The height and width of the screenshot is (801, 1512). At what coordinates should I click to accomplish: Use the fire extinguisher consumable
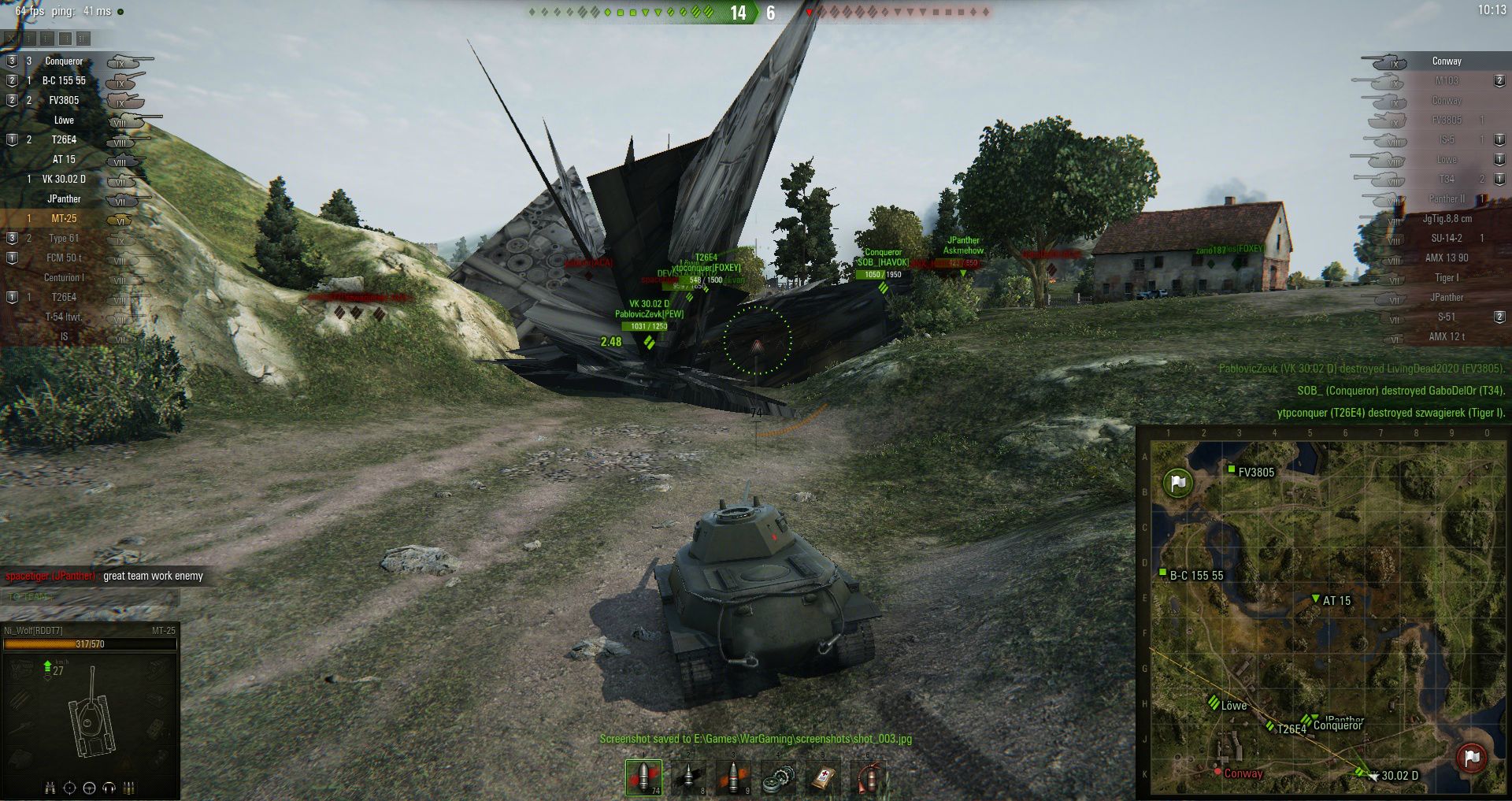pos(868,777)
